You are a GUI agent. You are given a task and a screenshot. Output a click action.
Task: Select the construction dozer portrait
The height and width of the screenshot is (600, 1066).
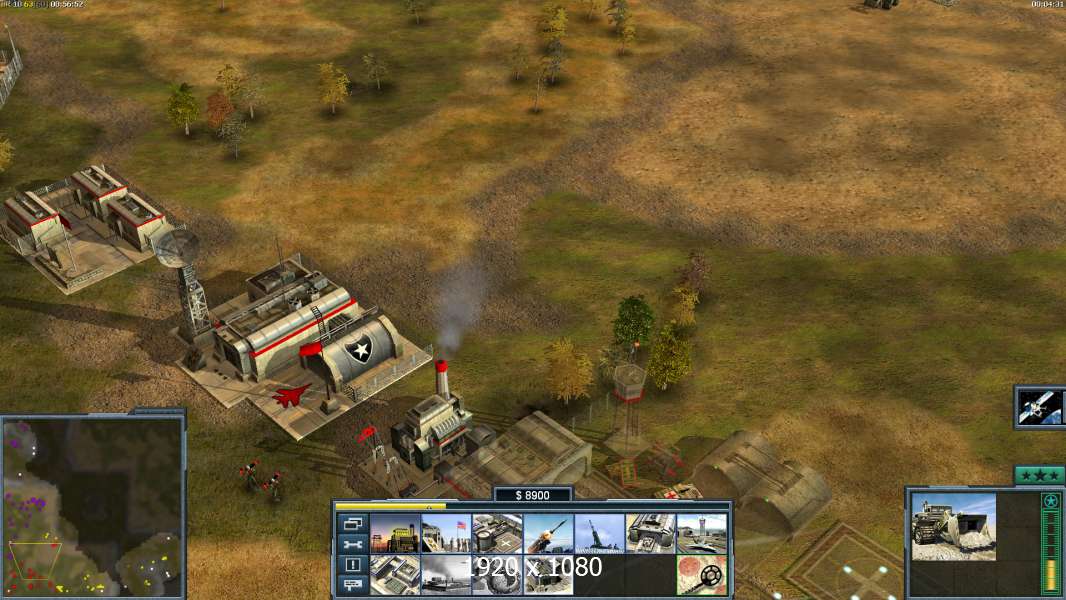[x=953, y=527]
